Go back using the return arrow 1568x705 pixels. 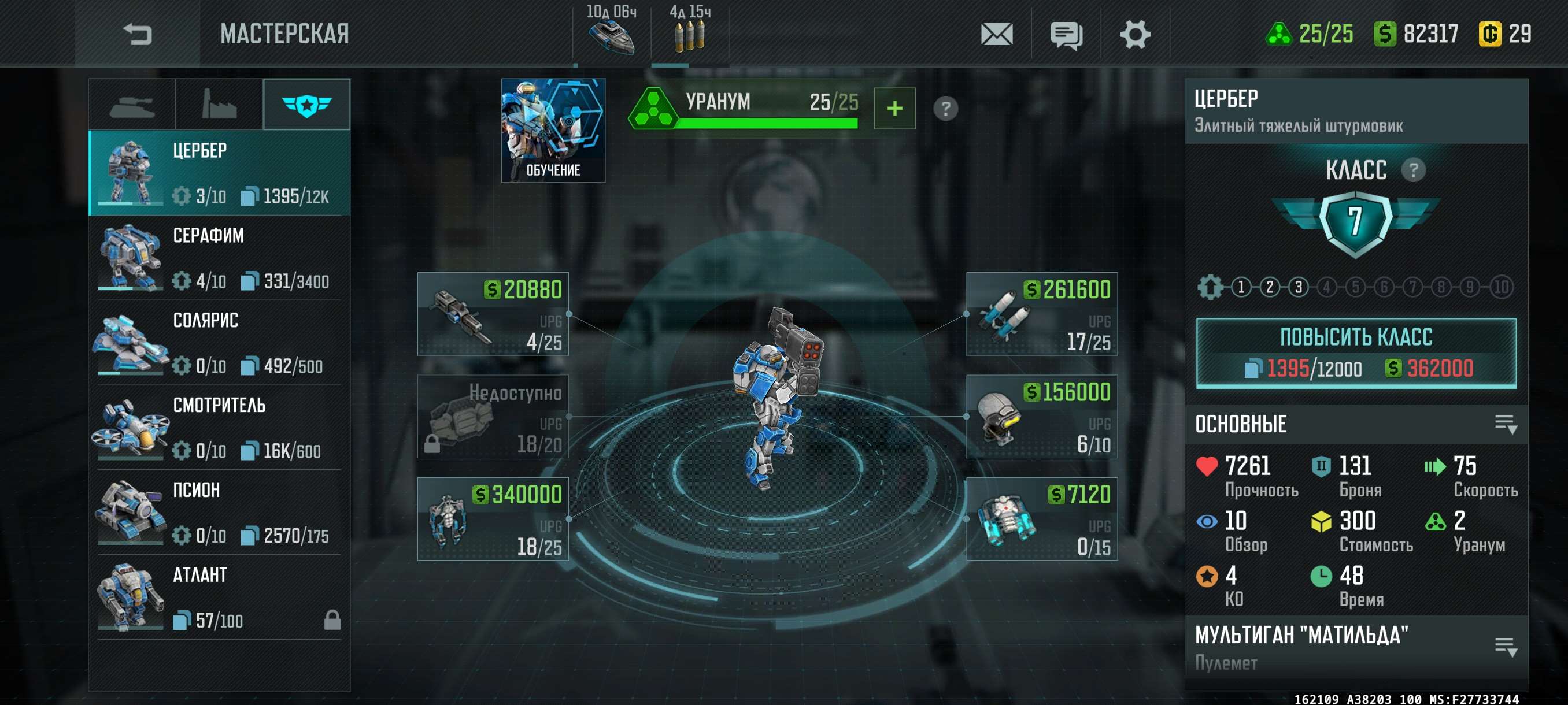click(137, 34)
